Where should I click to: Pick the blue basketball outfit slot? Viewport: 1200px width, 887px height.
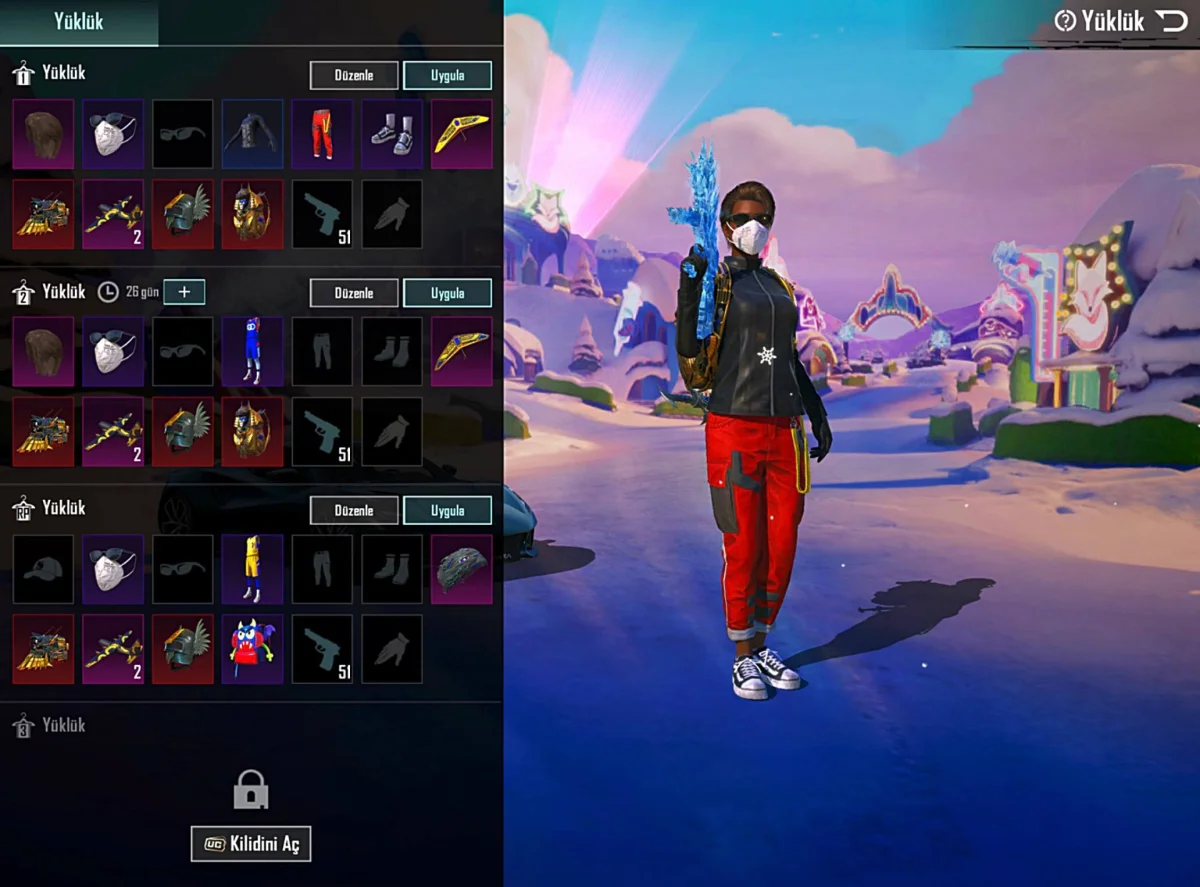[252, 352]
